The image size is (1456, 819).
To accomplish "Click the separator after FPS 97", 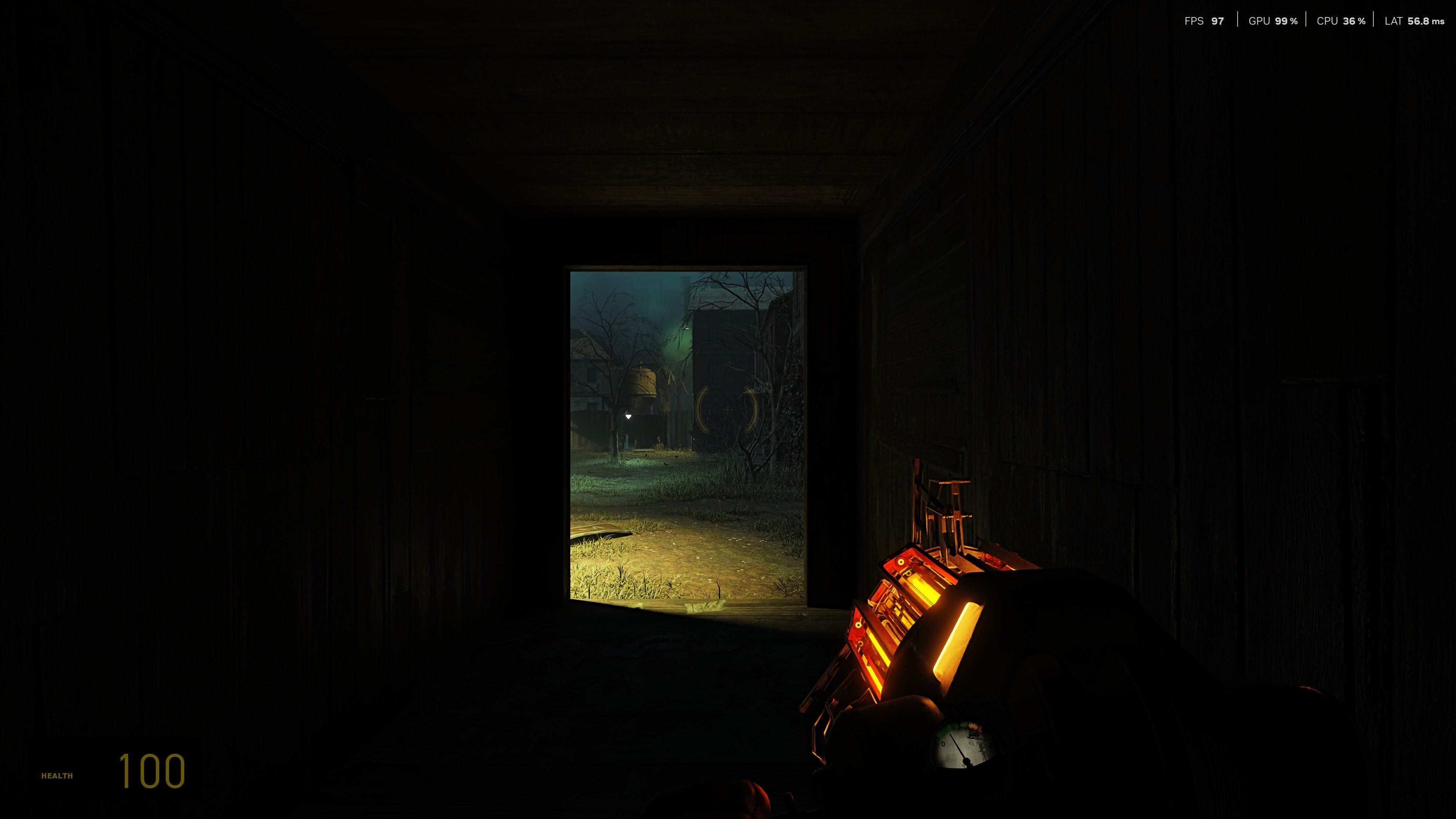I will point(1238,22).
